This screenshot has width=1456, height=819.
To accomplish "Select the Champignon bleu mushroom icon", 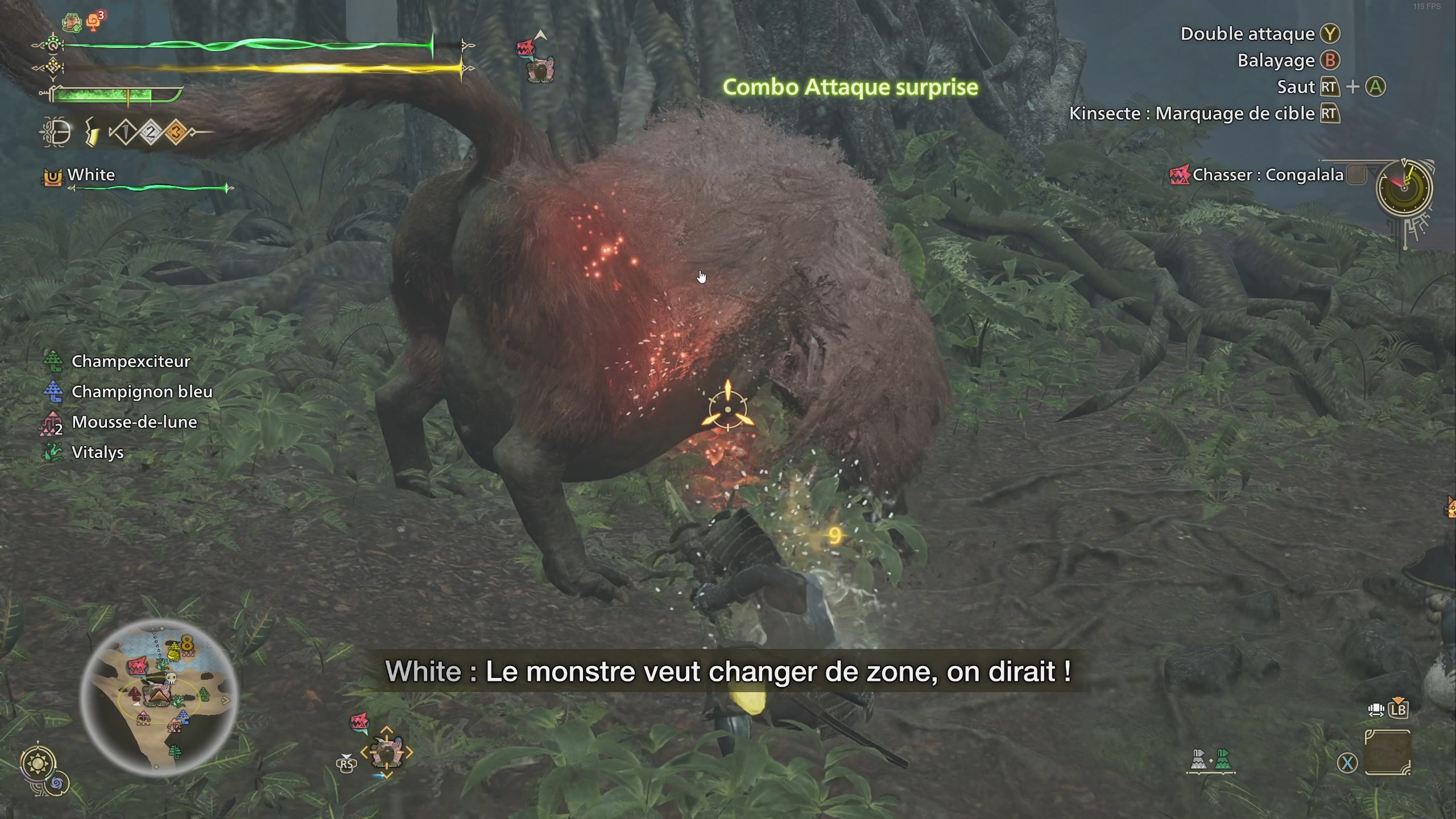I will [54, 391].
